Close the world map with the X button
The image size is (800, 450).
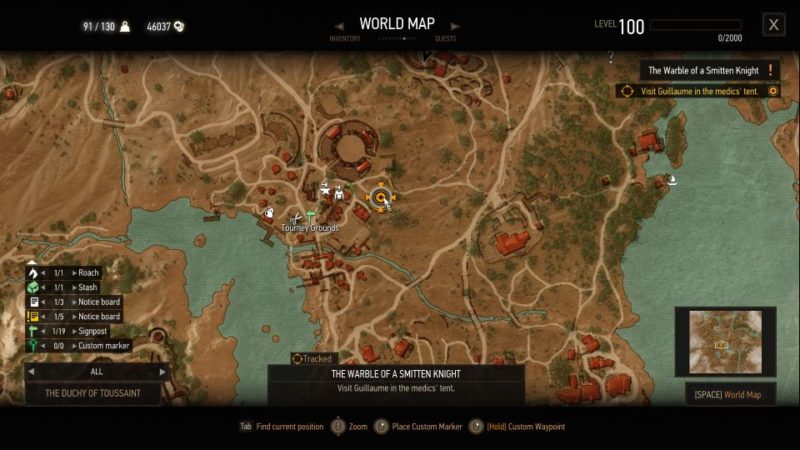pos(773,25)
